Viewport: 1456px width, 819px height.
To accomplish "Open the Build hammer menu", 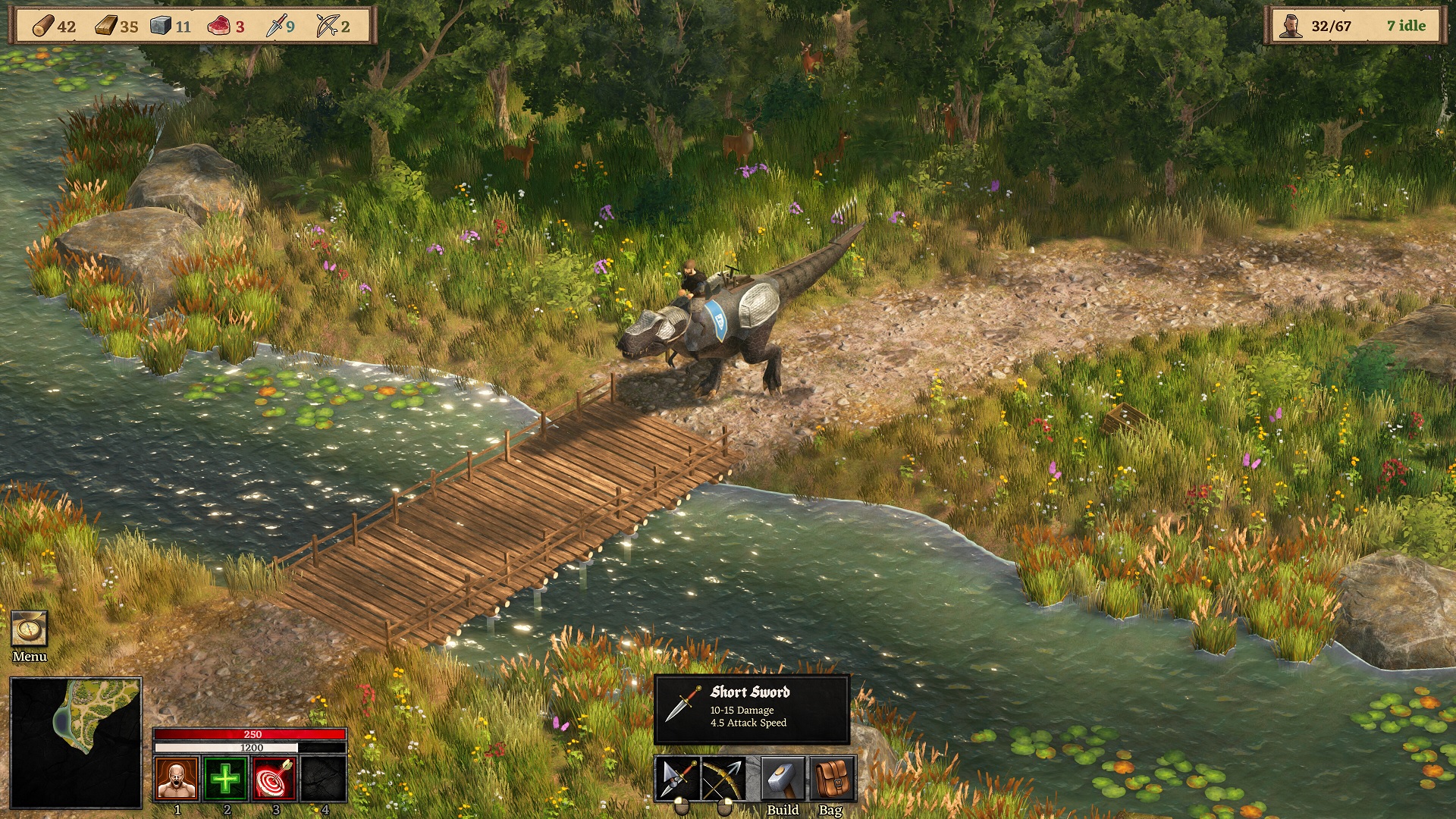I will pos(782,778).
